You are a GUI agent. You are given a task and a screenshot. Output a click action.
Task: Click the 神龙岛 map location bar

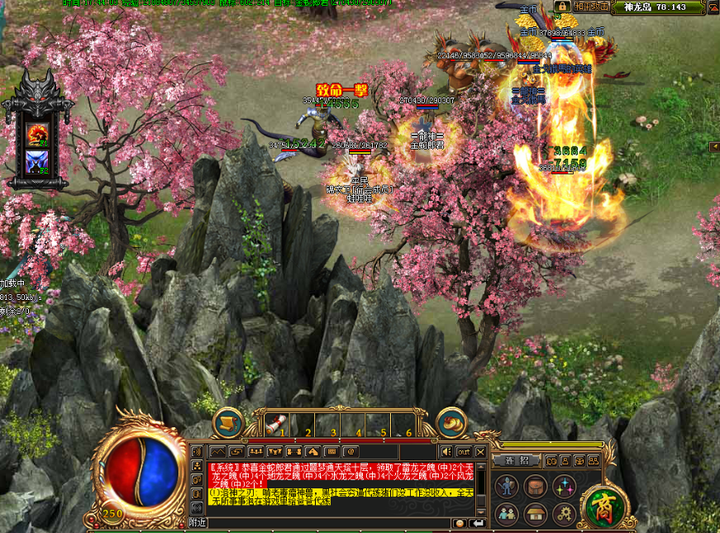point(651,6)
